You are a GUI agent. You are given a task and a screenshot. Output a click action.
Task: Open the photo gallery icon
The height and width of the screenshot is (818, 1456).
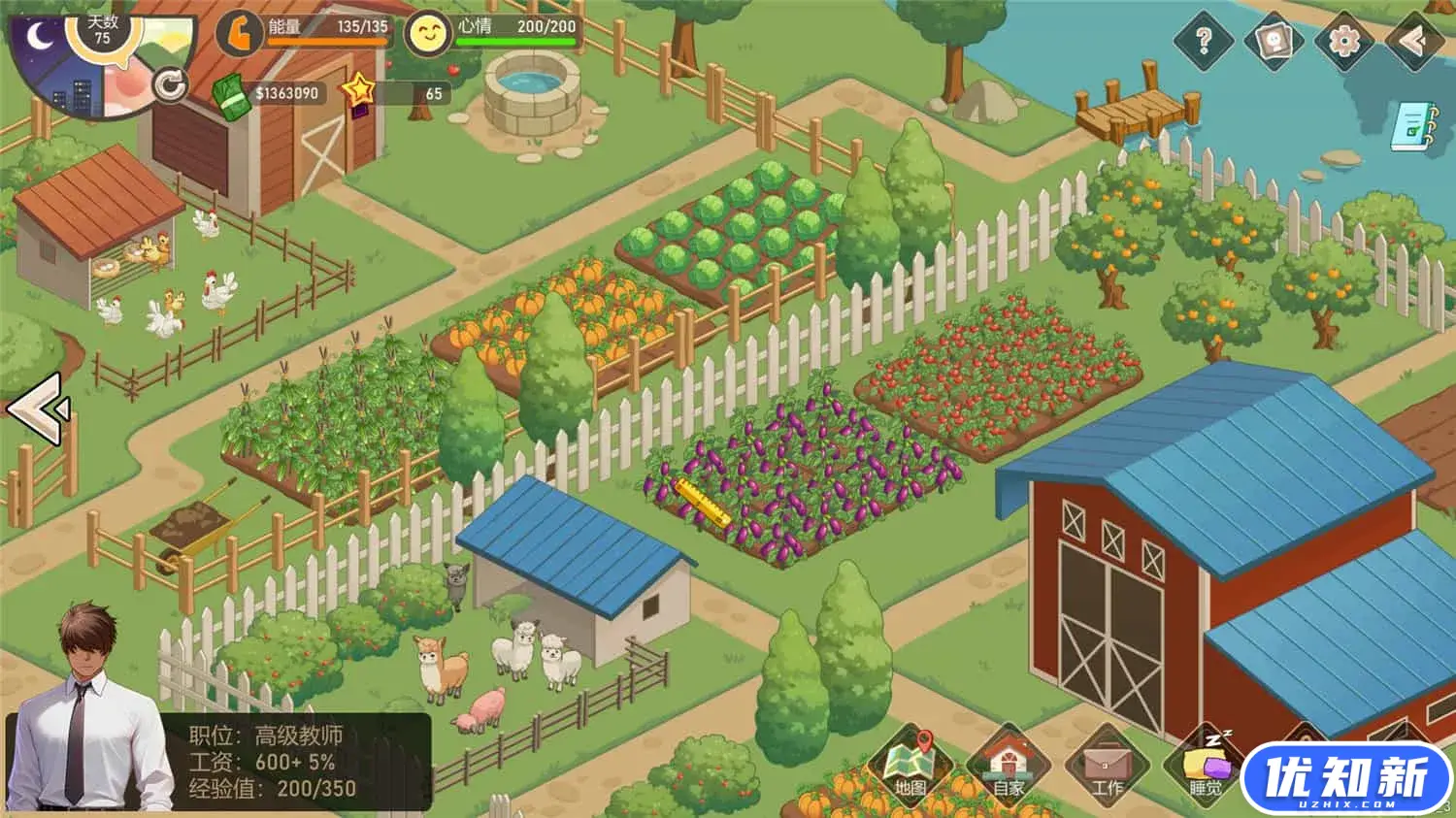[x=1274, y=41]
